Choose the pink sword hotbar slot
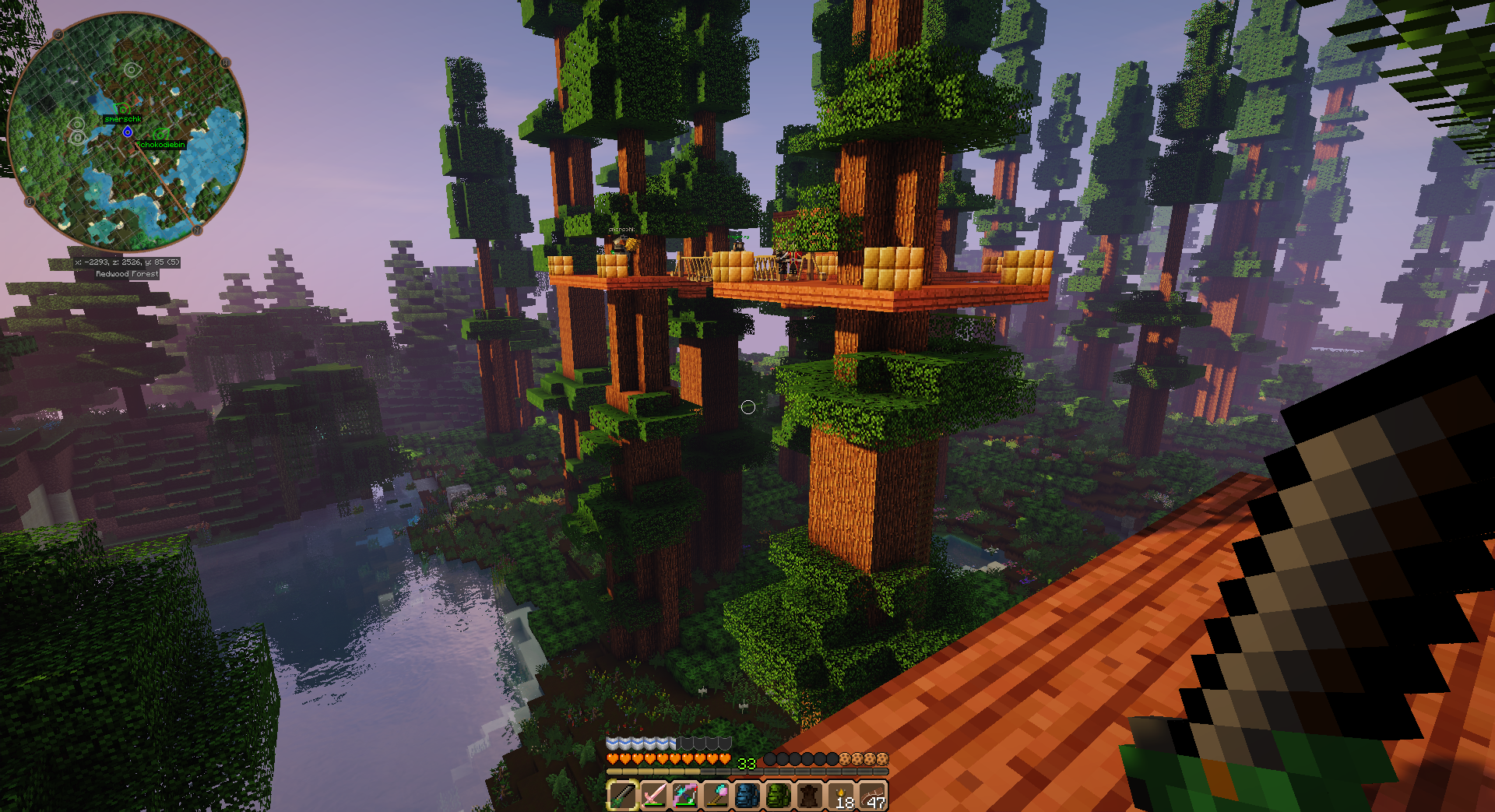Image resolution: width=1495 pixels, height=812 pixels. point(653,795)
